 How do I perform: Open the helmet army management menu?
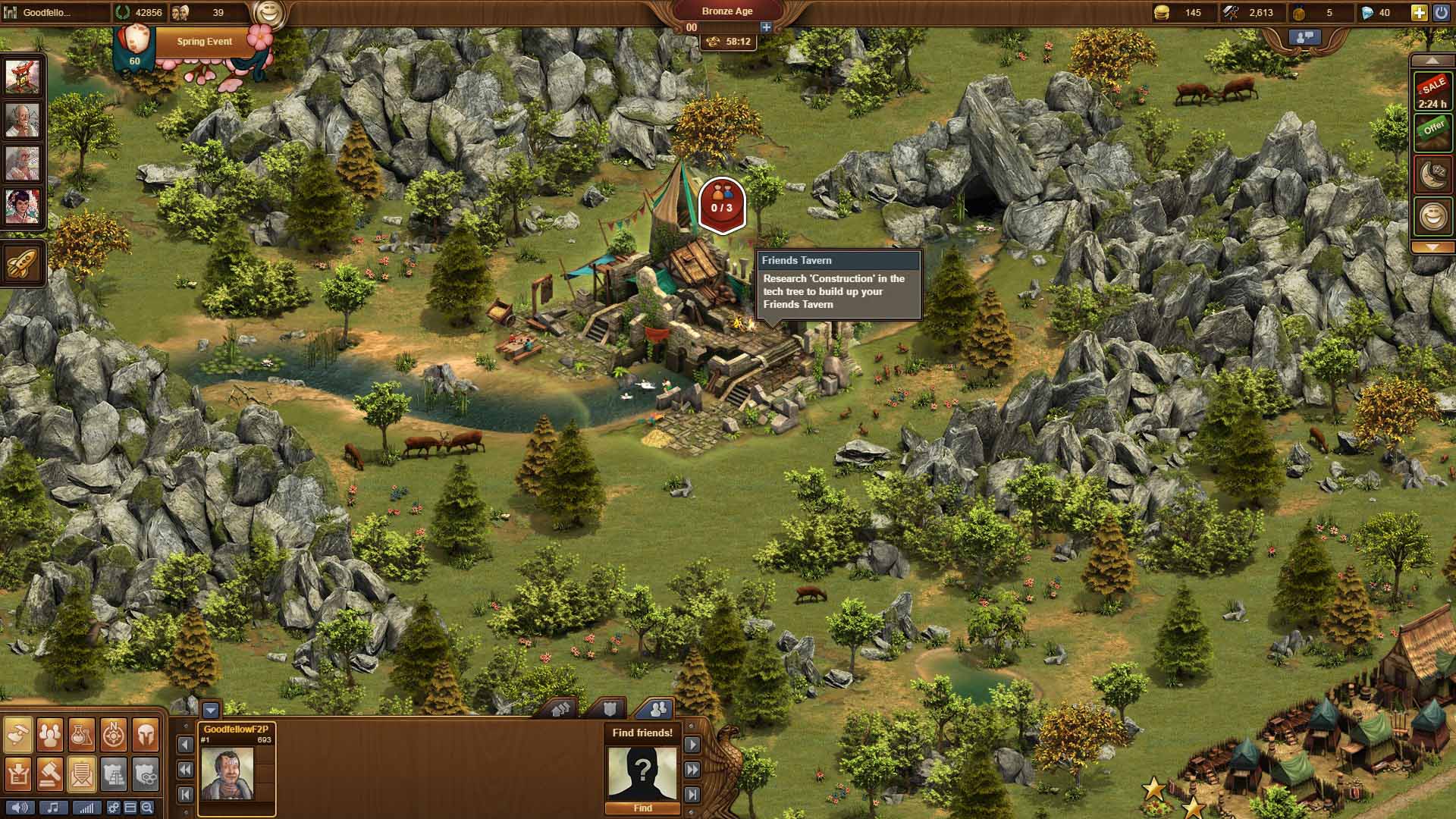click(x=146, y=733)
